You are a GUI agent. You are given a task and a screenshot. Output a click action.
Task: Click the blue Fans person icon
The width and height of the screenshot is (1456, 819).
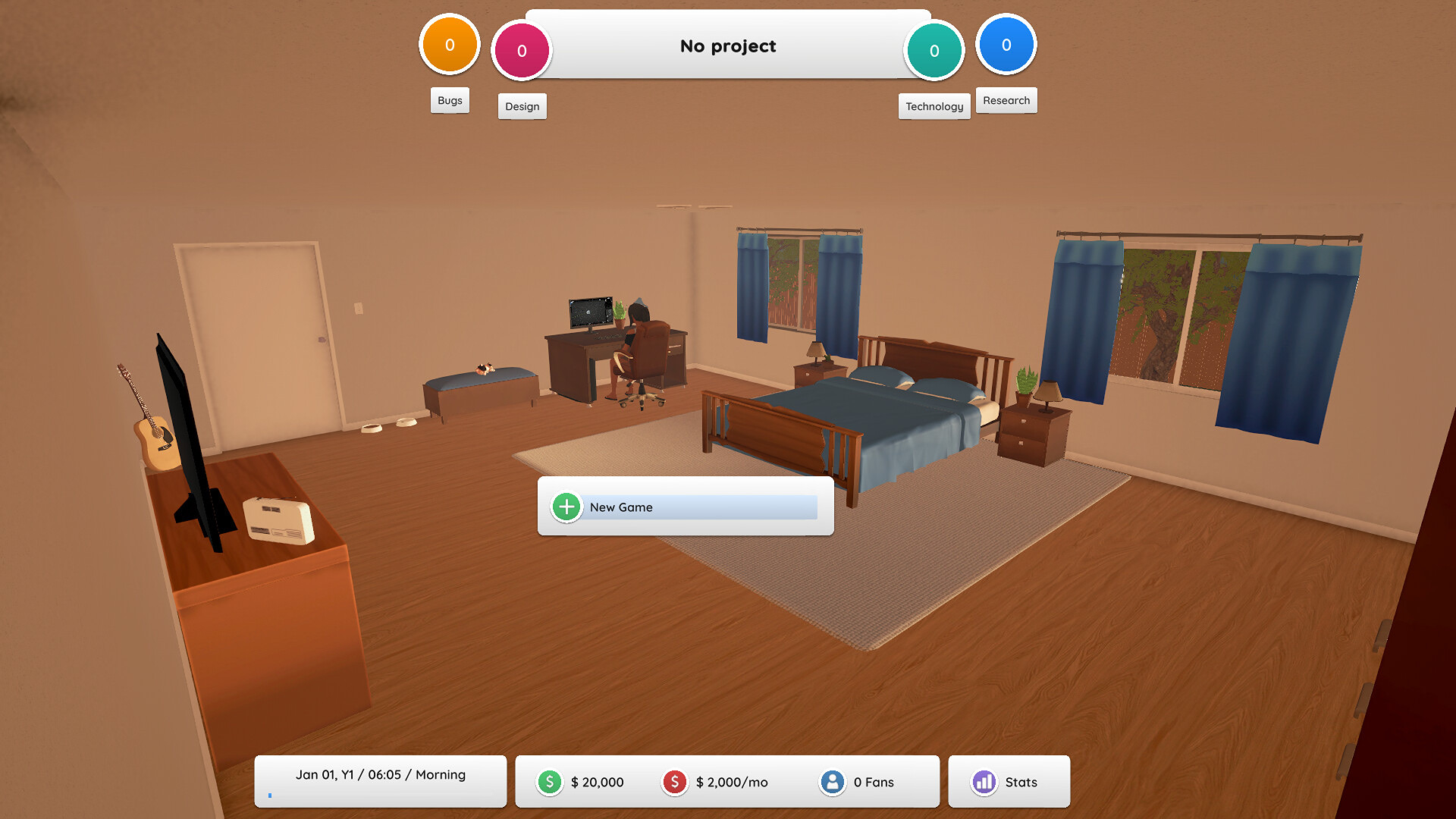tap(832, 782)
